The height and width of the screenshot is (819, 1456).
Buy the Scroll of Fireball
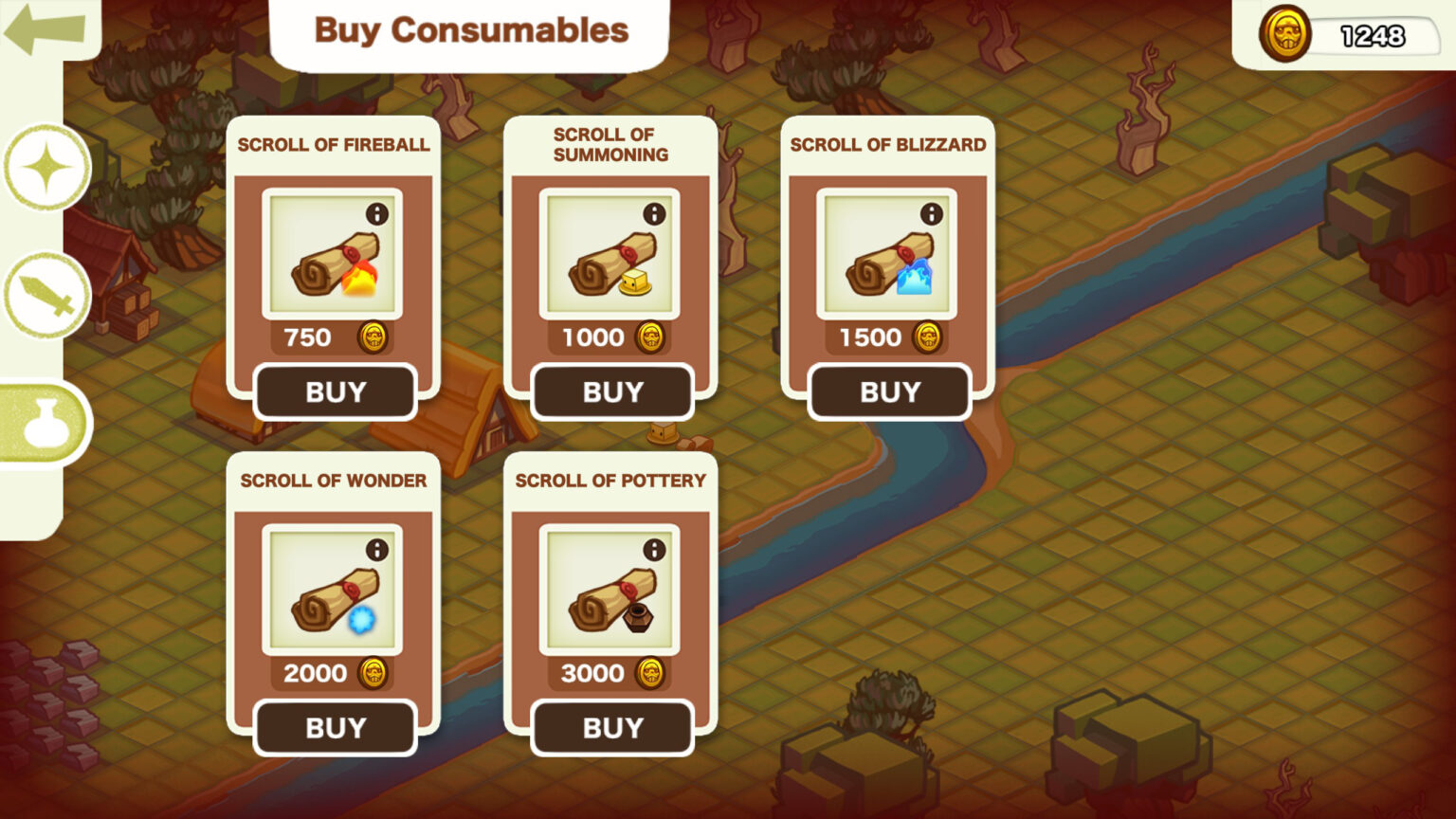335,391
